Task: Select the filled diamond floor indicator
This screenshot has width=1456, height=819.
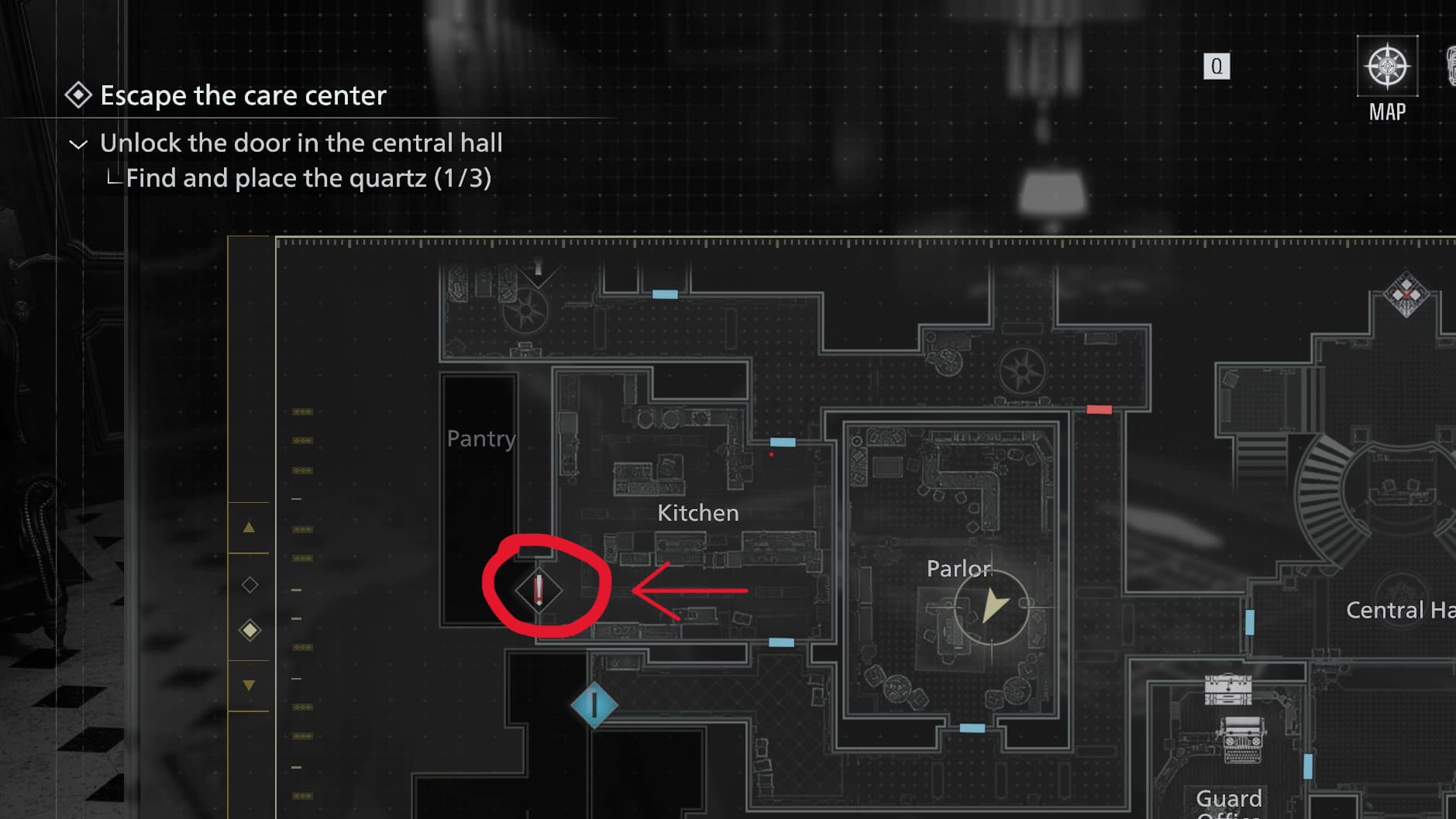Action: point(250,630)
